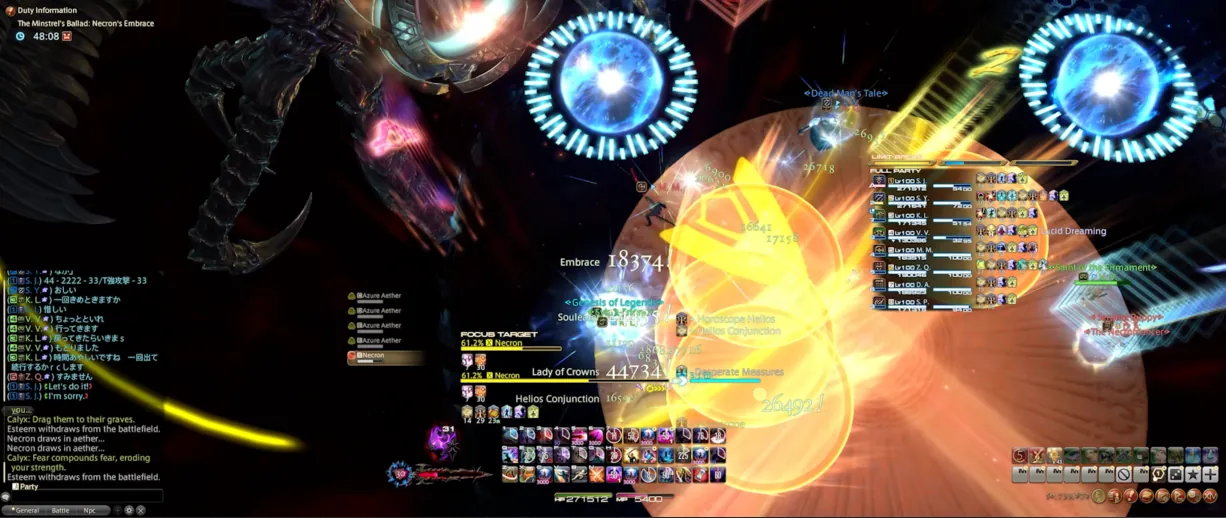Activate hotbar slot 1 ability
Screen dimensions: 1226x518
(511, 435)
